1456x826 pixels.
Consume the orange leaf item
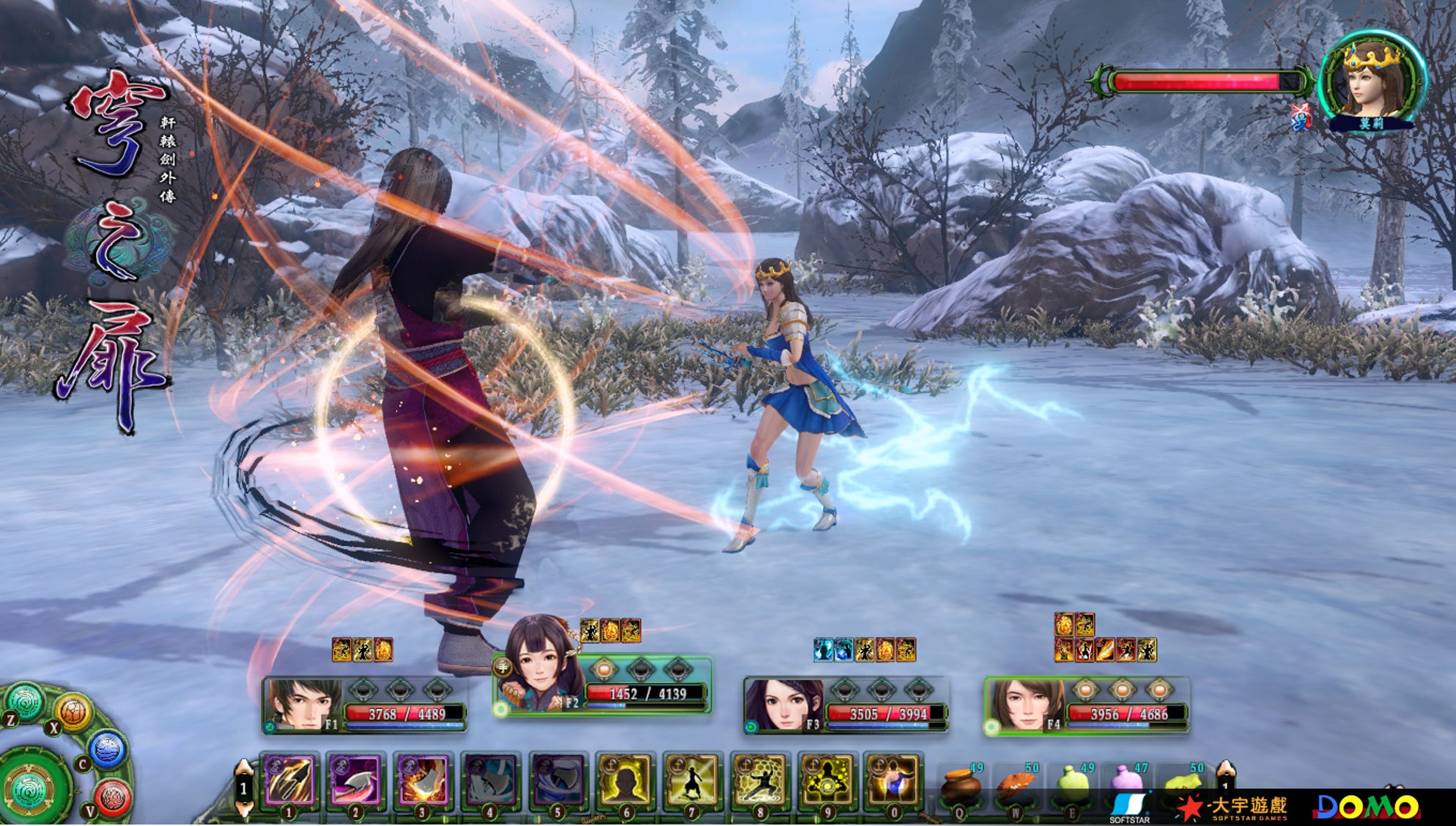tap(1016, 786)
